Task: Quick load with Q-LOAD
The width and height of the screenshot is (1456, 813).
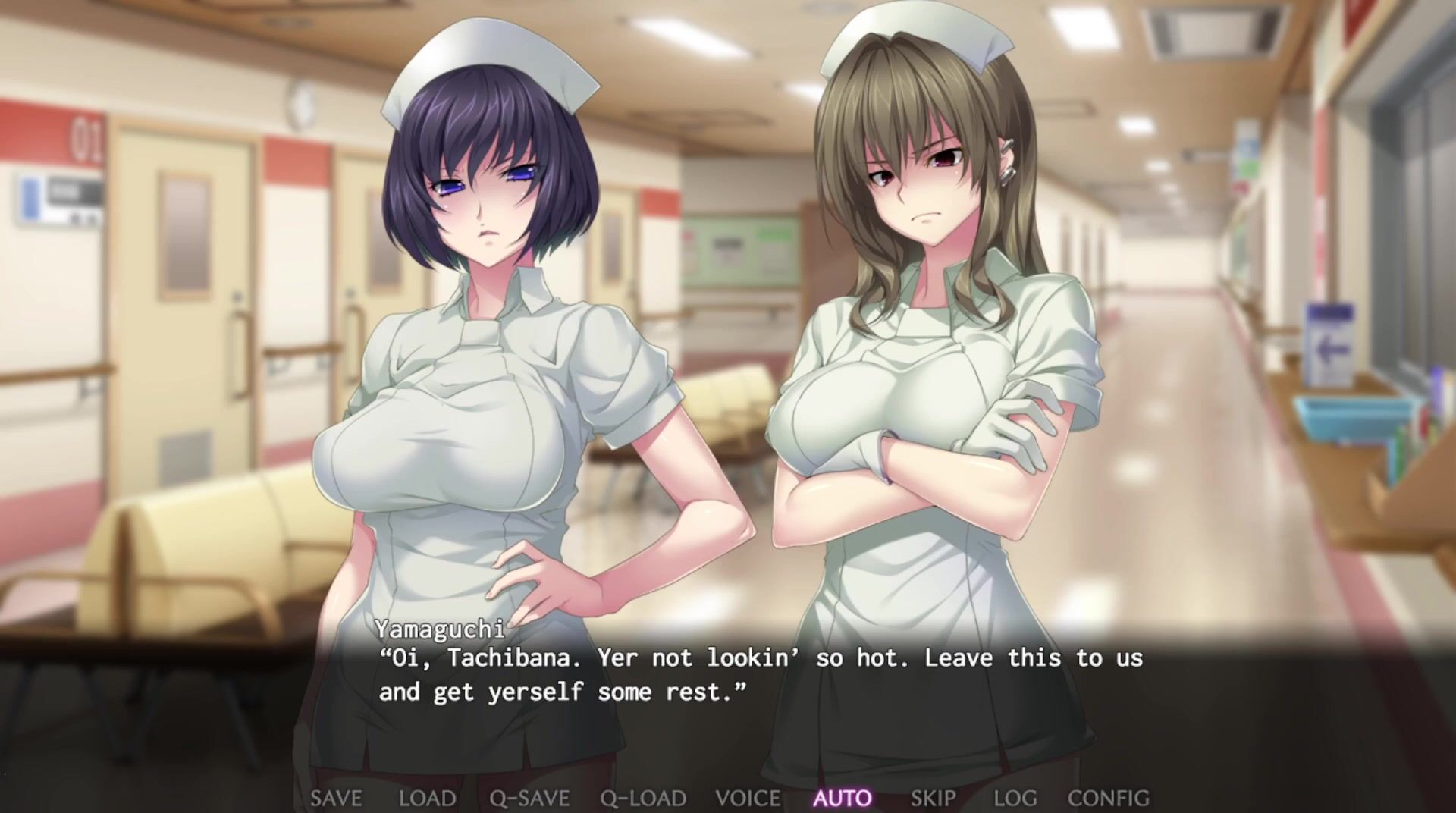Action: [643, 798]
